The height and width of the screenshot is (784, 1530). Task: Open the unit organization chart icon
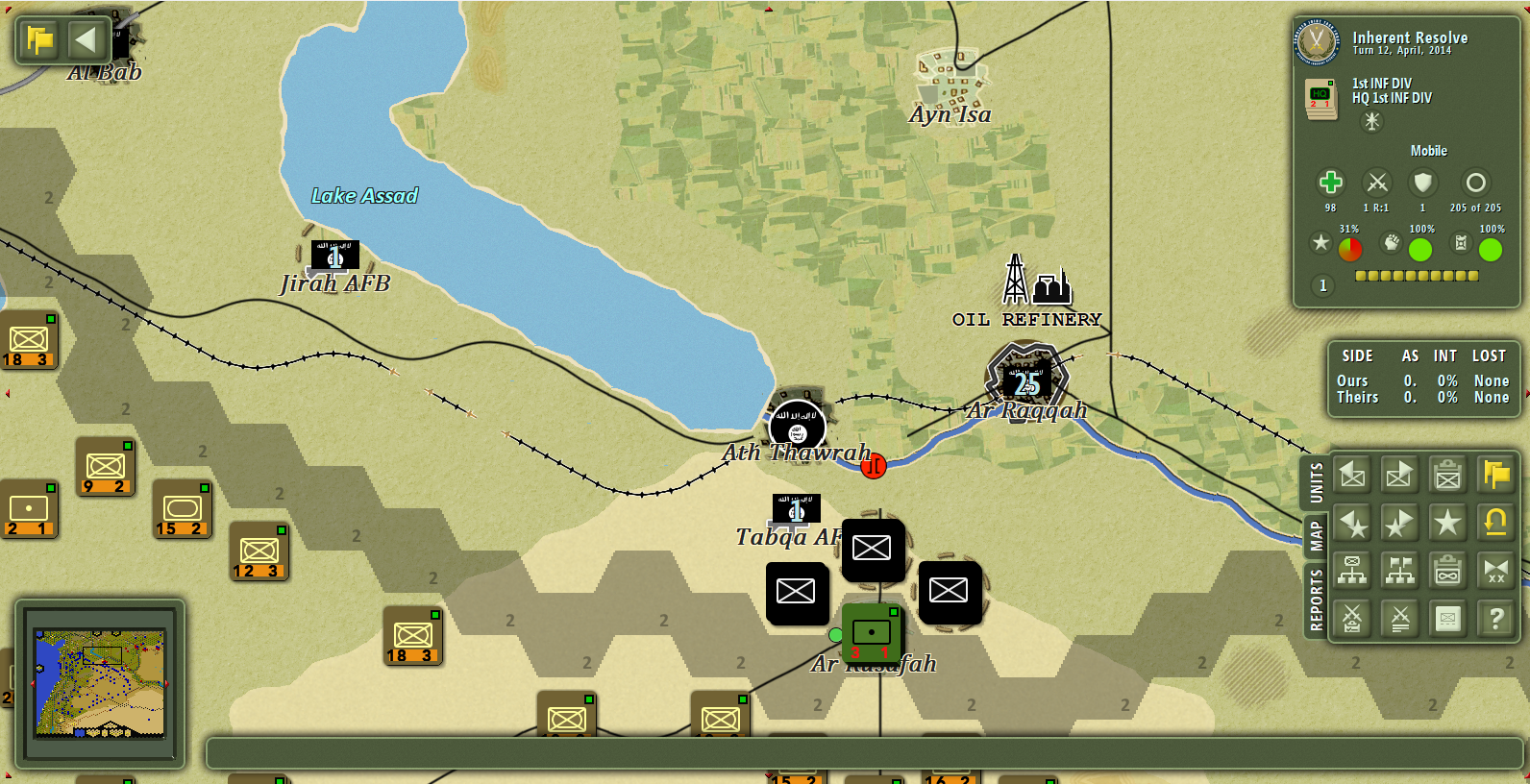(1351, 572)
